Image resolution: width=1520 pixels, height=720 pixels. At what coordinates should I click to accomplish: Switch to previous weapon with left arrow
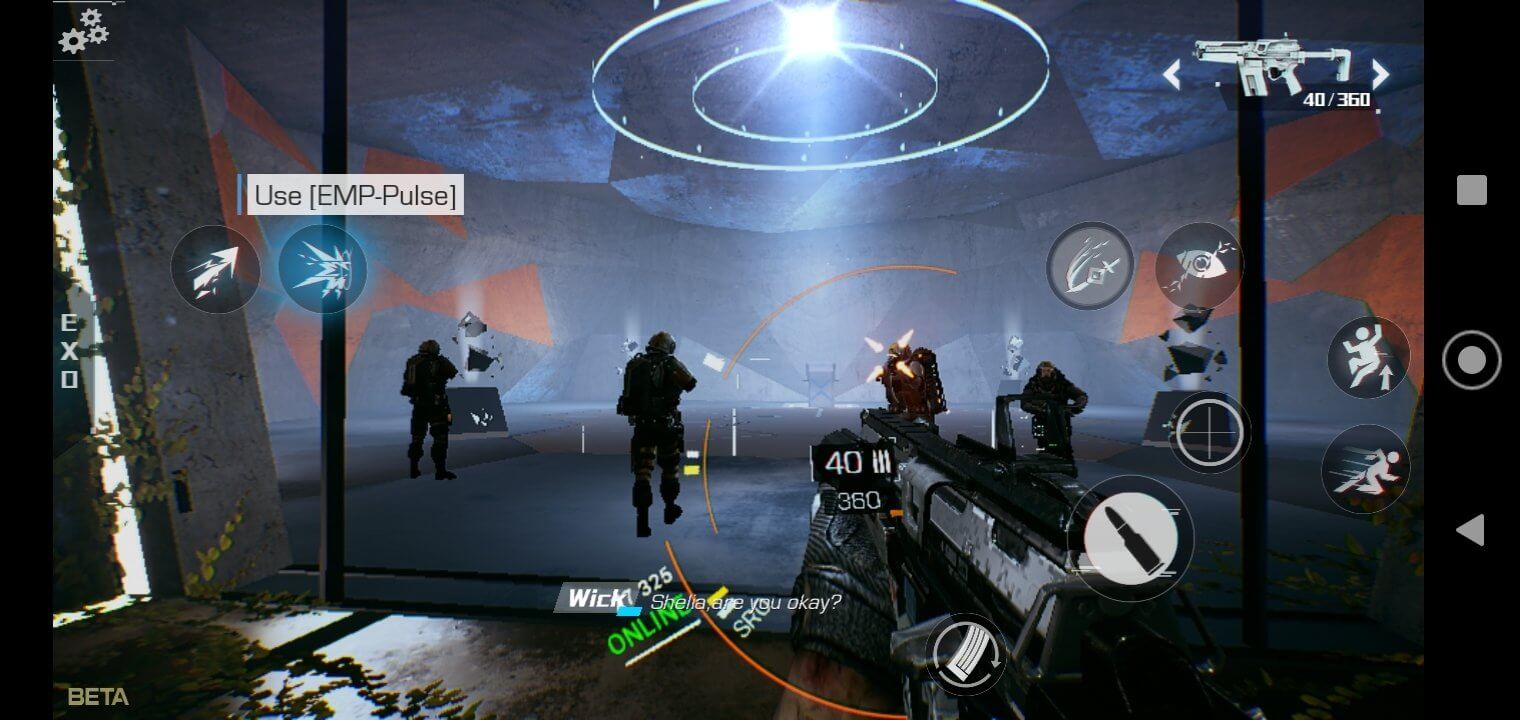(1172, 74)
